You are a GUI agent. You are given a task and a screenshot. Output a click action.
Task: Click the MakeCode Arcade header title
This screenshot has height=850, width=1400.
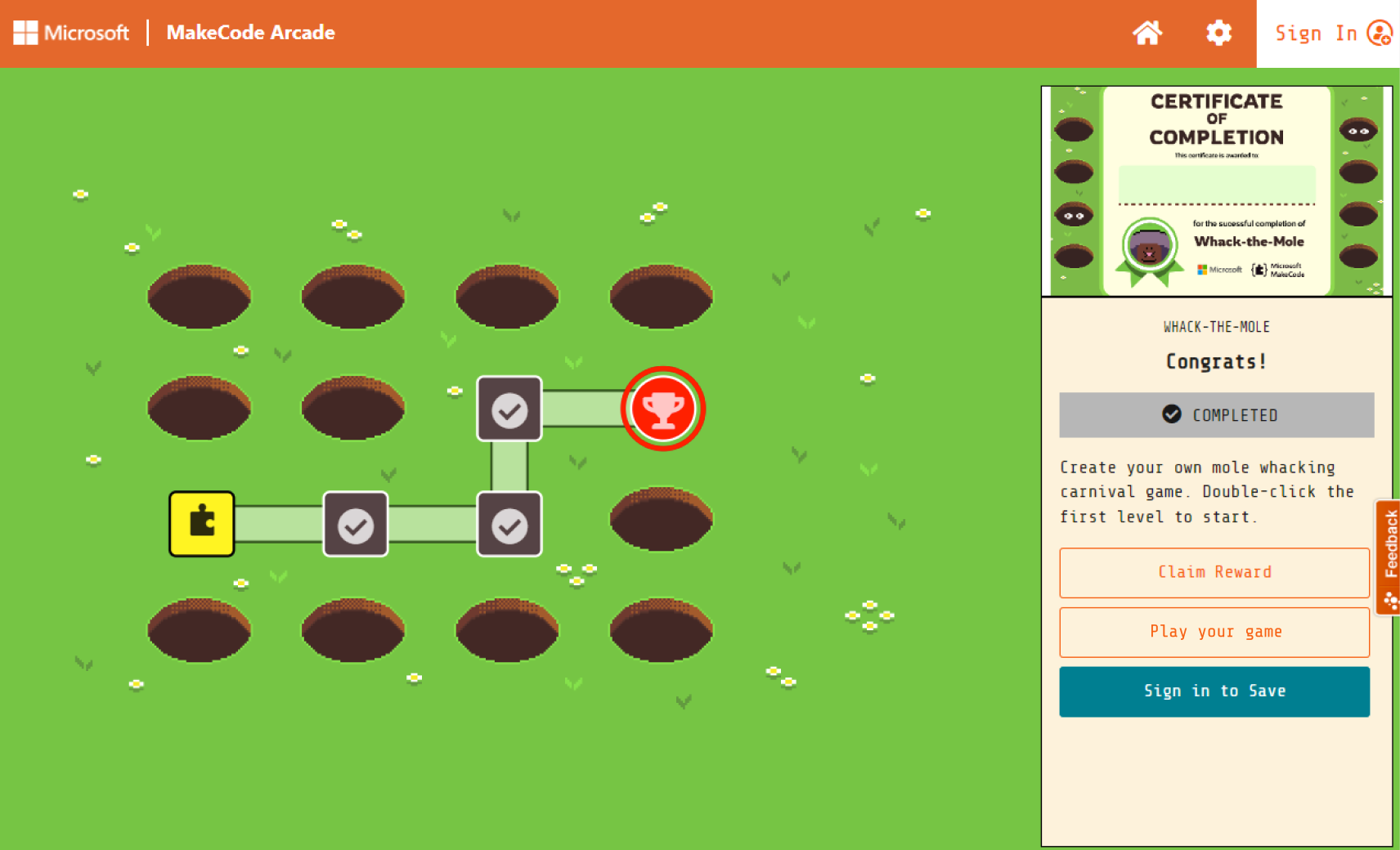(250, 33)
